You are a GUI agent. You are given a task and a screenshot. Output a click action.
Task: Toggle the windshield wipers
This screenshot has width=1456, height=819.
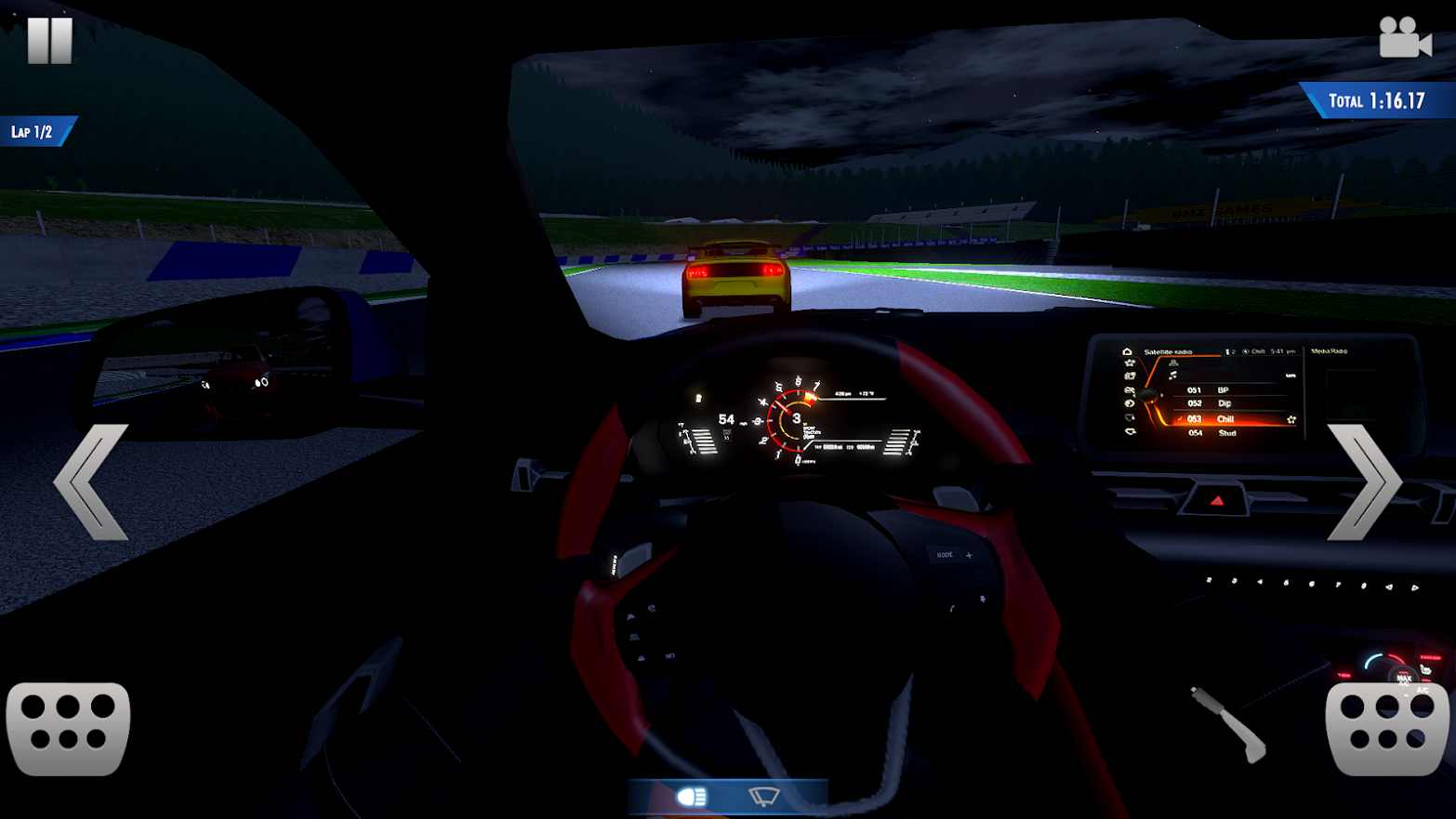[764, 795]
